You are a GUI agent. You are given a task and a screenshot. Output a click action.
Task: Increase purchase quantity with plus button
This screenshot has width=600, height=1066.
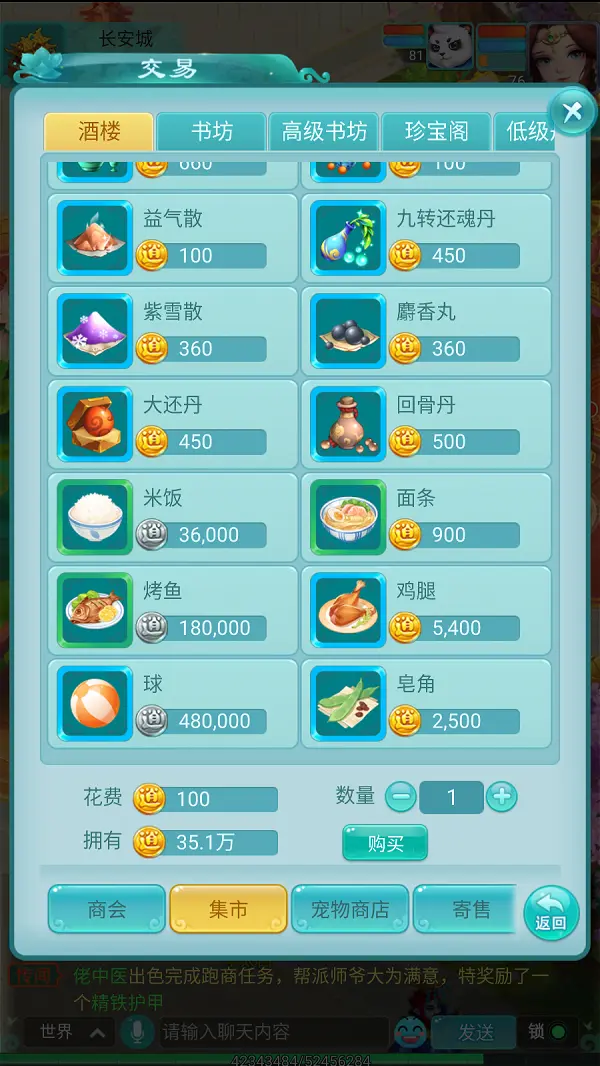click(501, 797)
